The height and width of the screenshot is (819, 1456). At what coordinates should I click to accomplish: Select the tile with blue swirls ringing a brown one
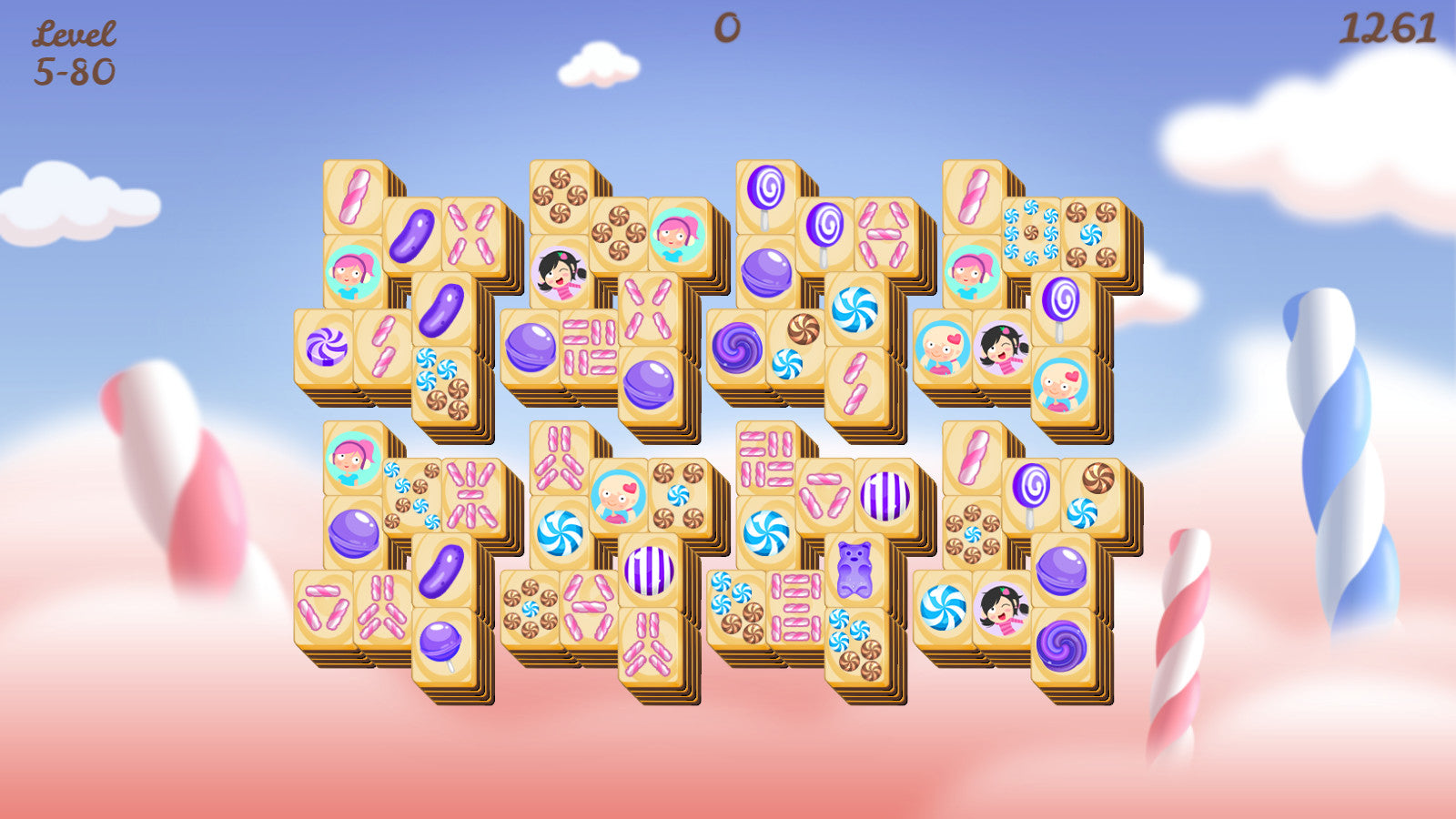coord(1031,233)
